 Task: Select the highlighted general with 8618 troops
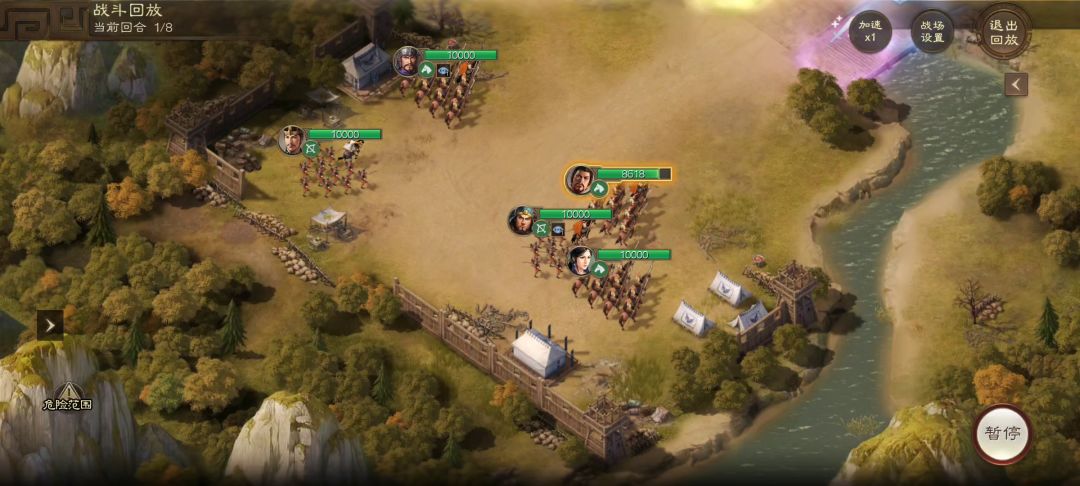pyautogui.click(x=579, y=180)
